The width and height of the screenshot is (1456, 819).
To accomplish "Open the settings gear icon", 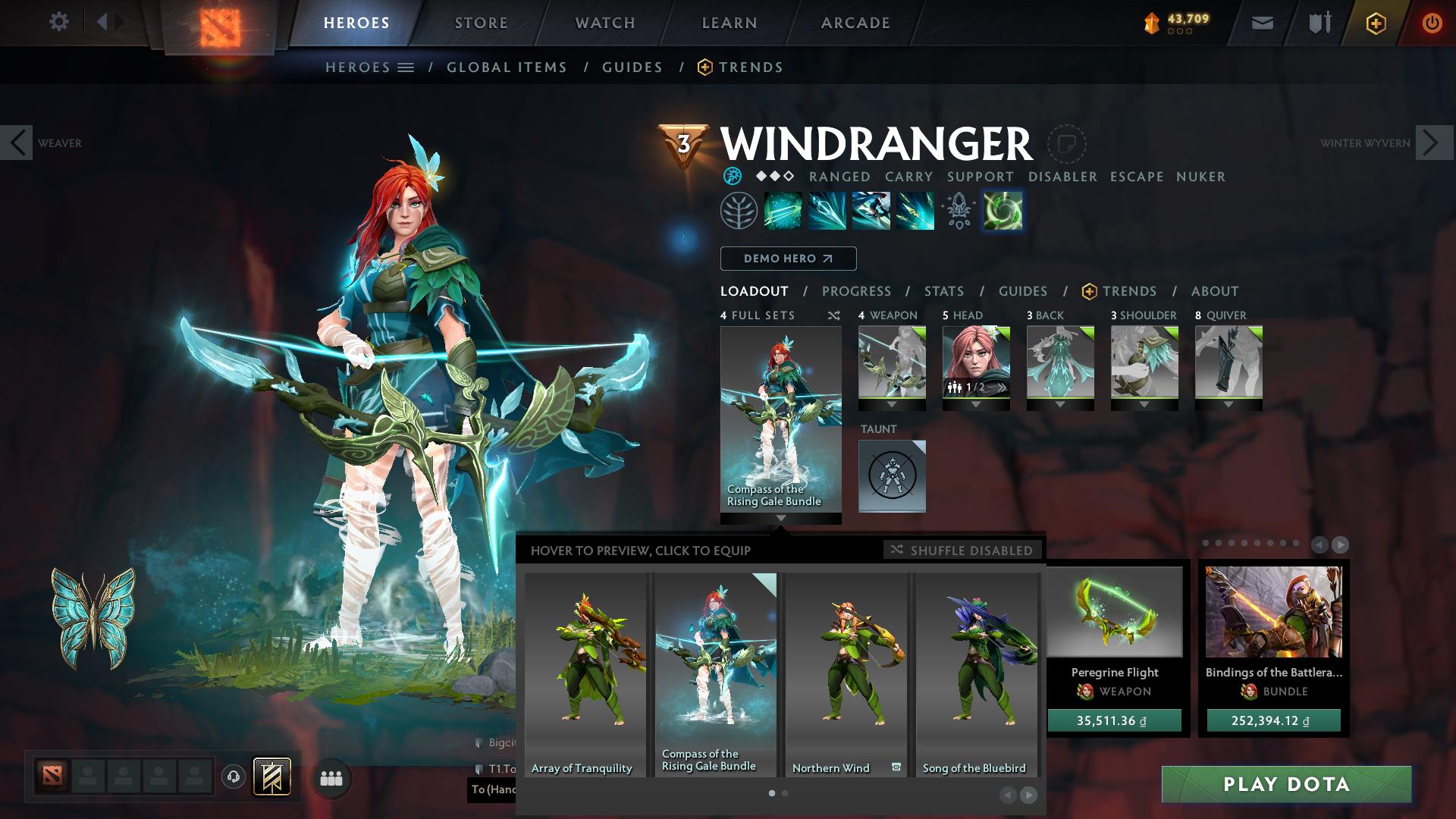I will pos(59,21).
